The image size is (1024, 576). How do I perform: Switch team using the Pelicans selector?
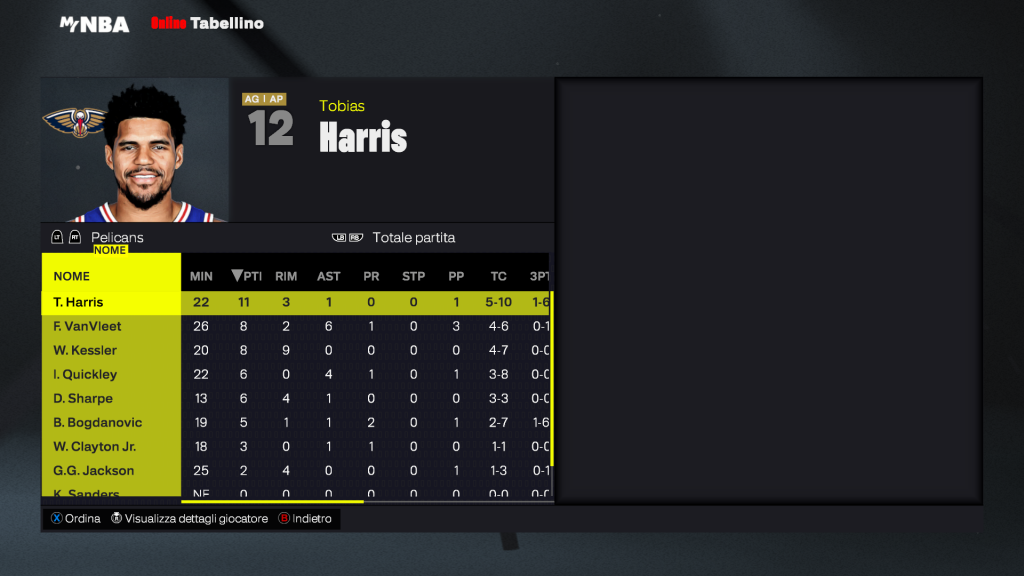(x=116, y=238)
